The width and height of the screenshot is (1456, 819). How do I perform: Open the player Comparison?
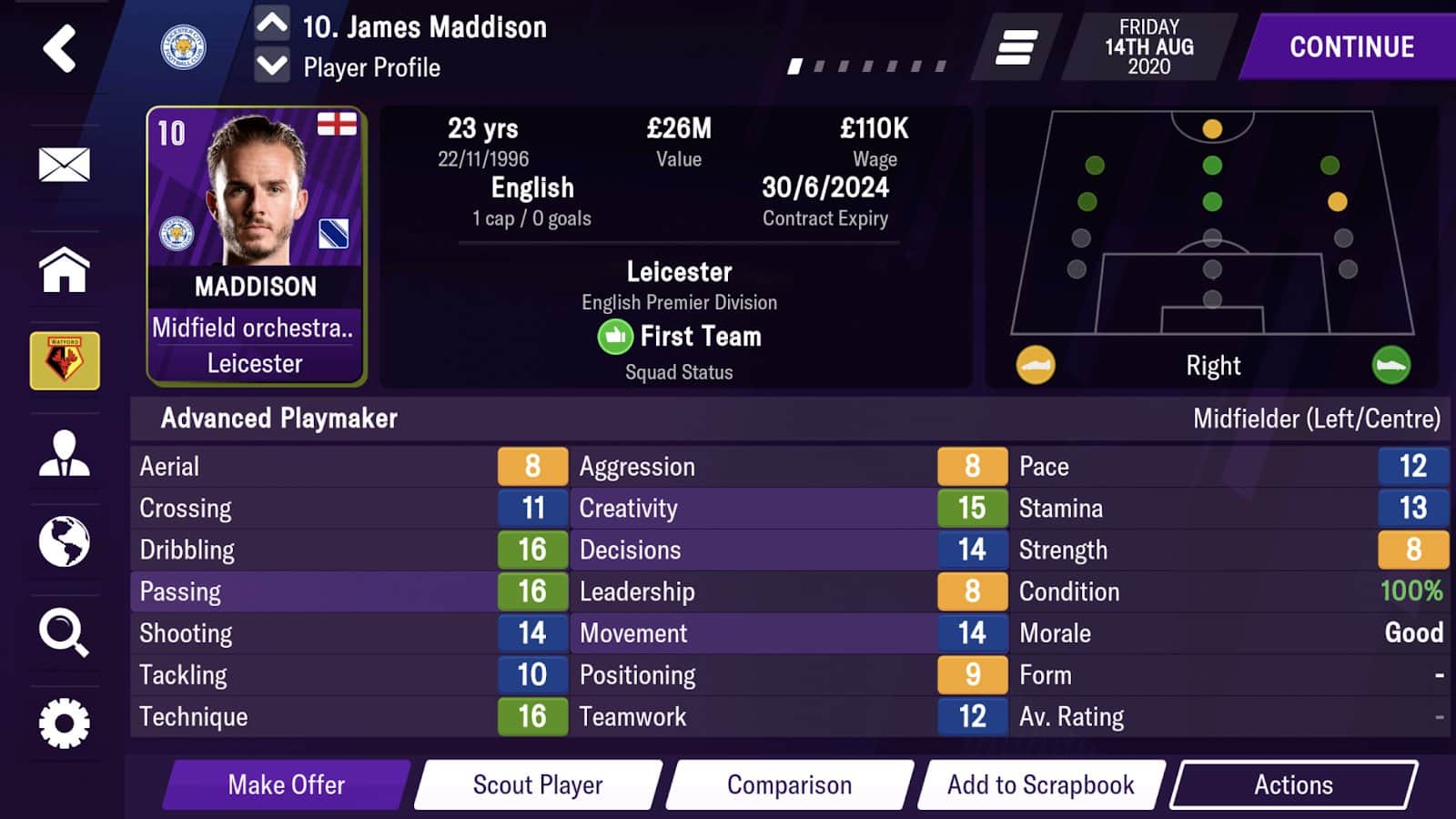[789, 784]
